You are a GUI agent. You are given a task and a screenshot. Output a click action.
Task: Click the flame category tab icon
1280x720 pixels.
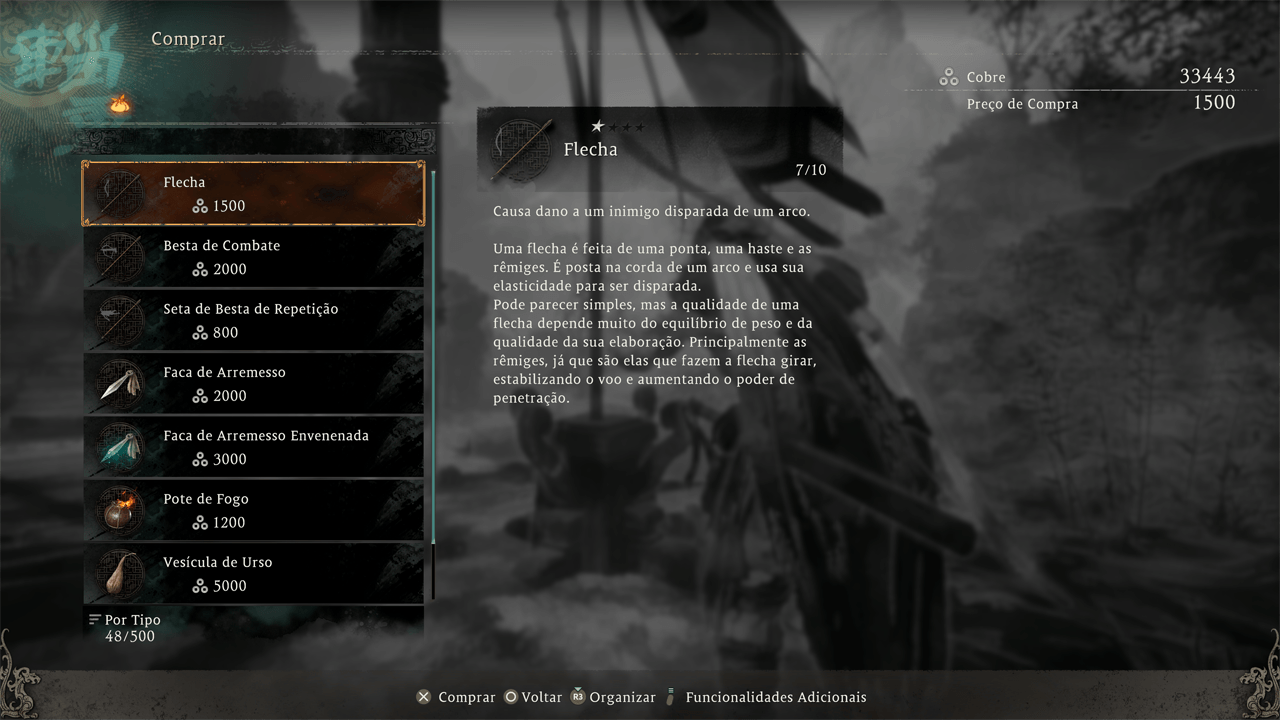coord(120,103)
